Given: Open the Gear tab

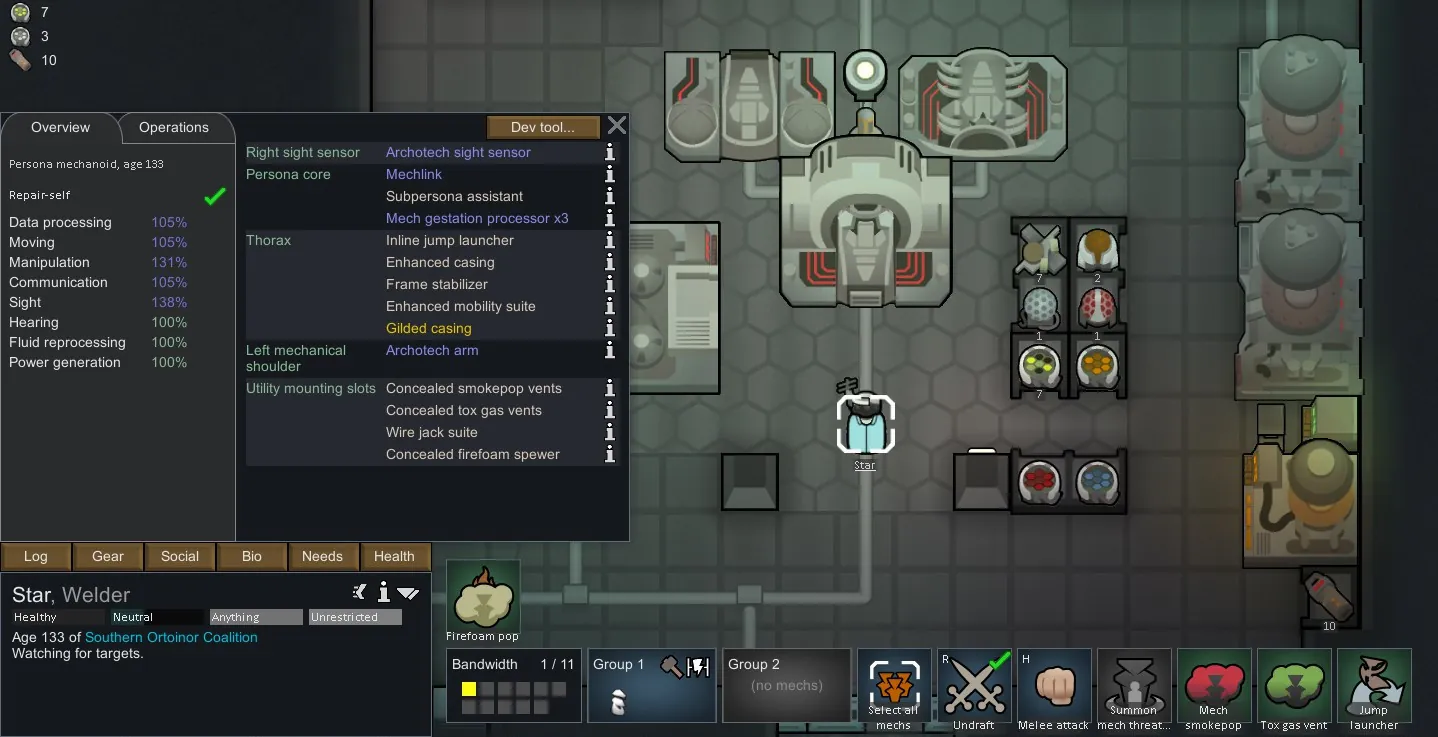Looking at the screenshot, I should 108,557.
